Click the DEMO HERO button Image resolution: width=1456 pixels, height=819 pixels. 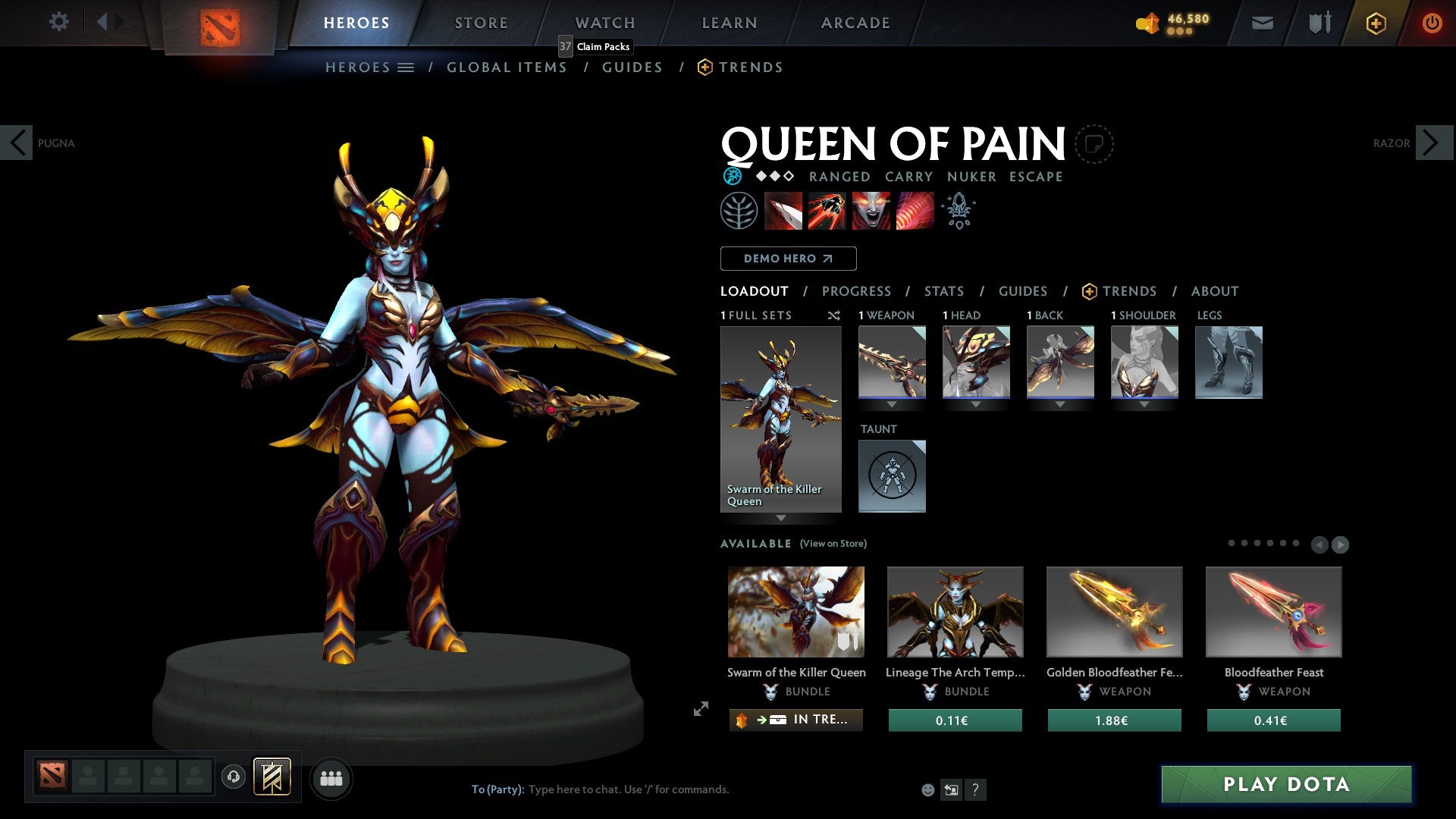click(788, 259)
